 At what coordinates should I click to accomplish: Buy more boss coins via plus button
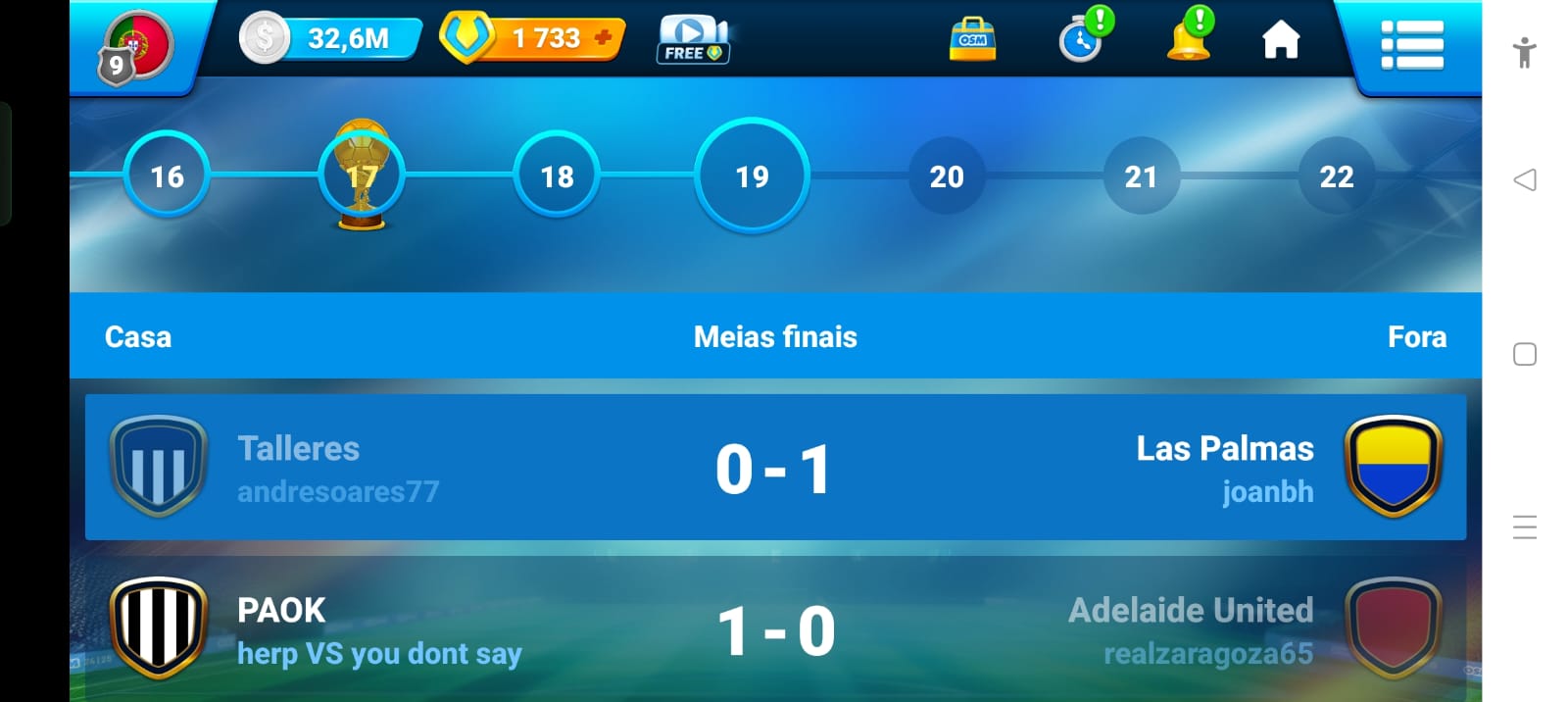(604, 38)
